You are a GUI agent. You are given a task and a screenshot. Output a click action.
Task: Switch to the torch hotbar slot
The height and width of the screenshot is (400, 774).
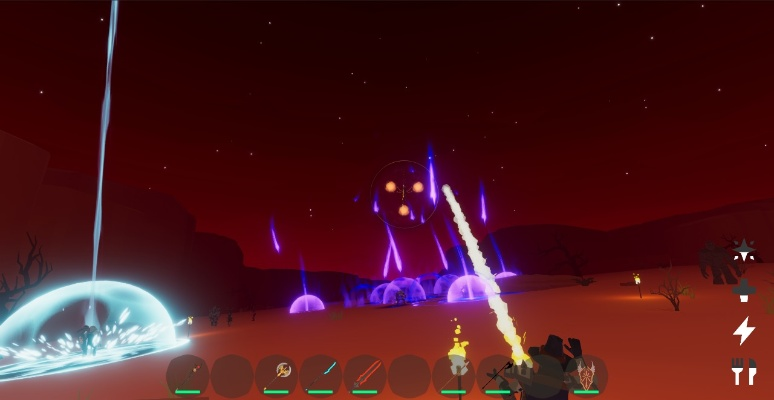[x=454, y=372]
